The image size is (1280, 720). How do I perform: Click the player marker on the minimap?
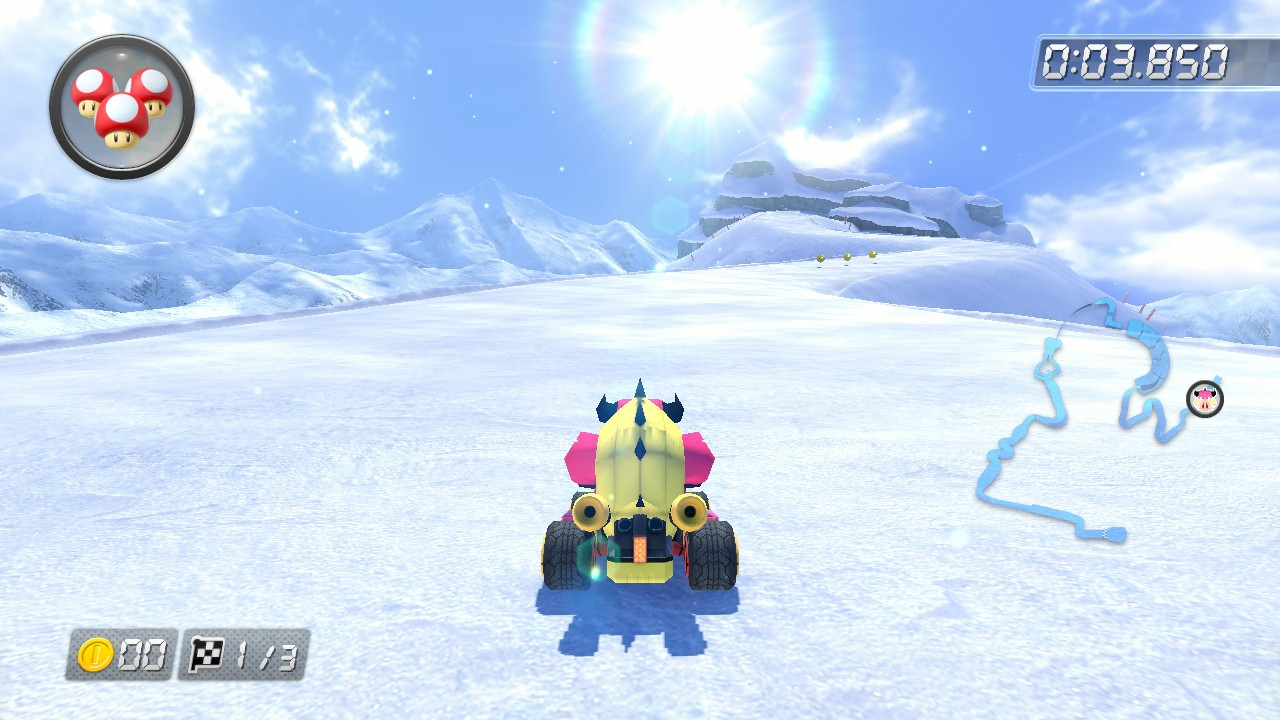1204,400
